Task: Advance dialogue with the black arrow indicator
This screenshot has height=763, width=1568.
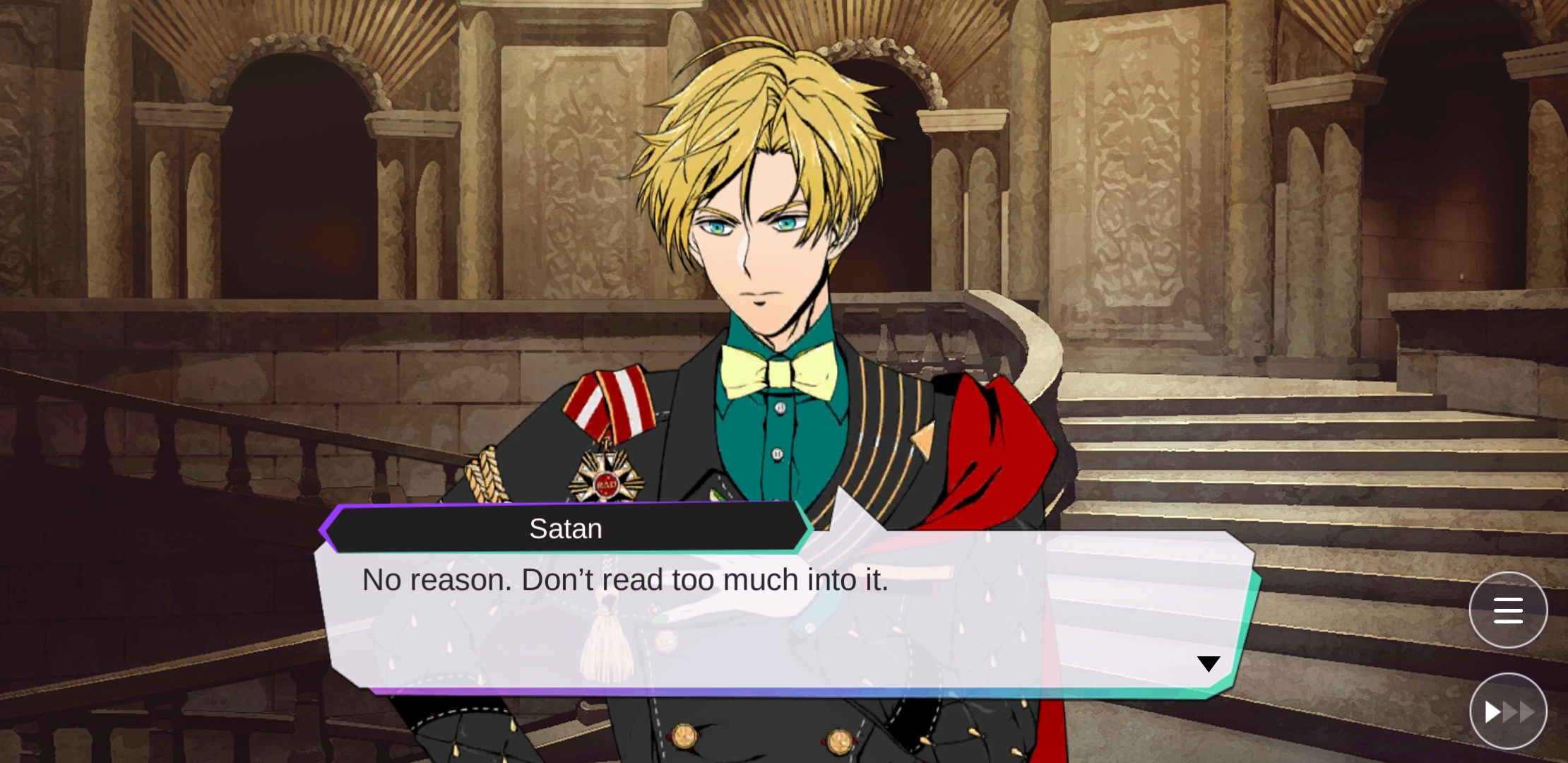Action: coord(1208,663)
